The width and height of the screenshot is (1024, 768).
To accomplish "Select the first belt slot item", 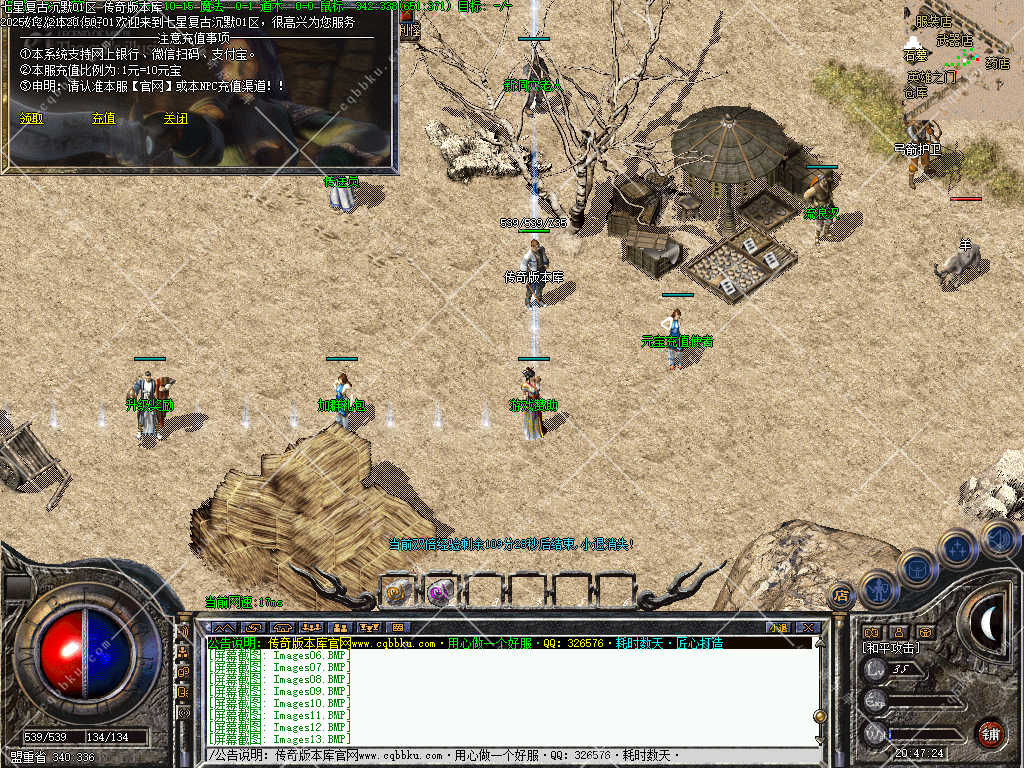I will click(x=398, y=592).
